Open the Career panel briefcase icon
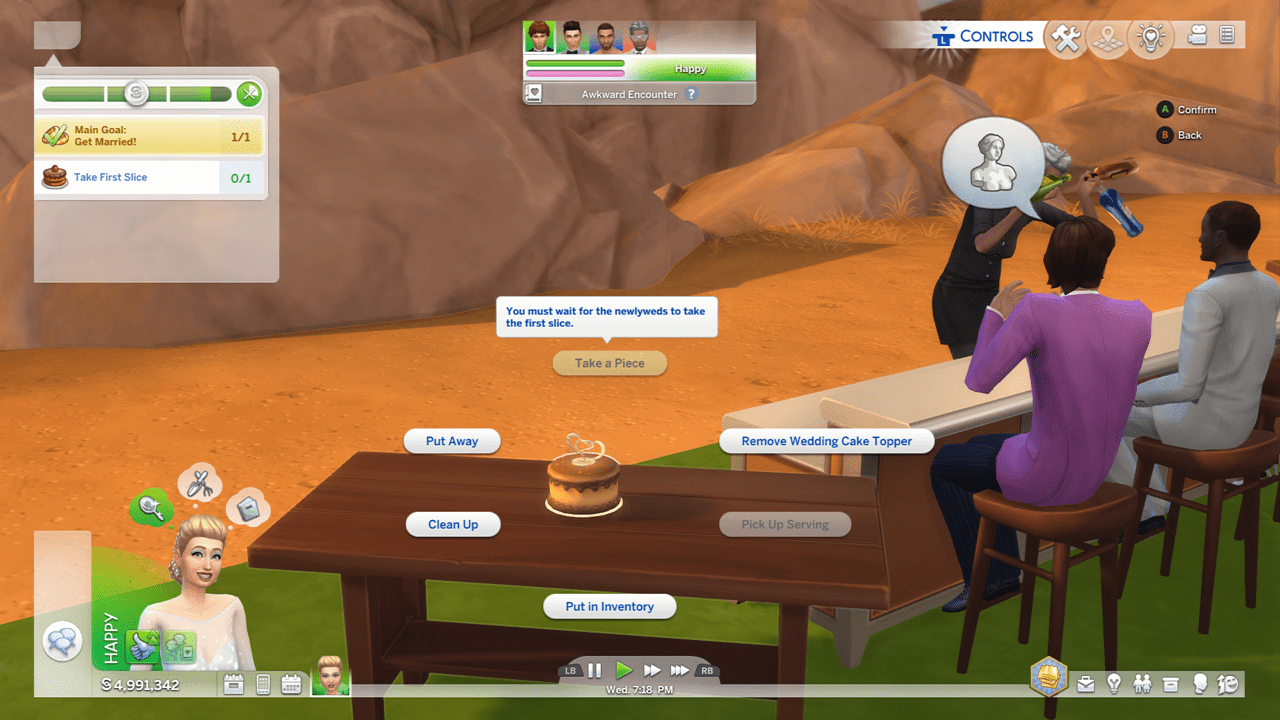 1086,684
